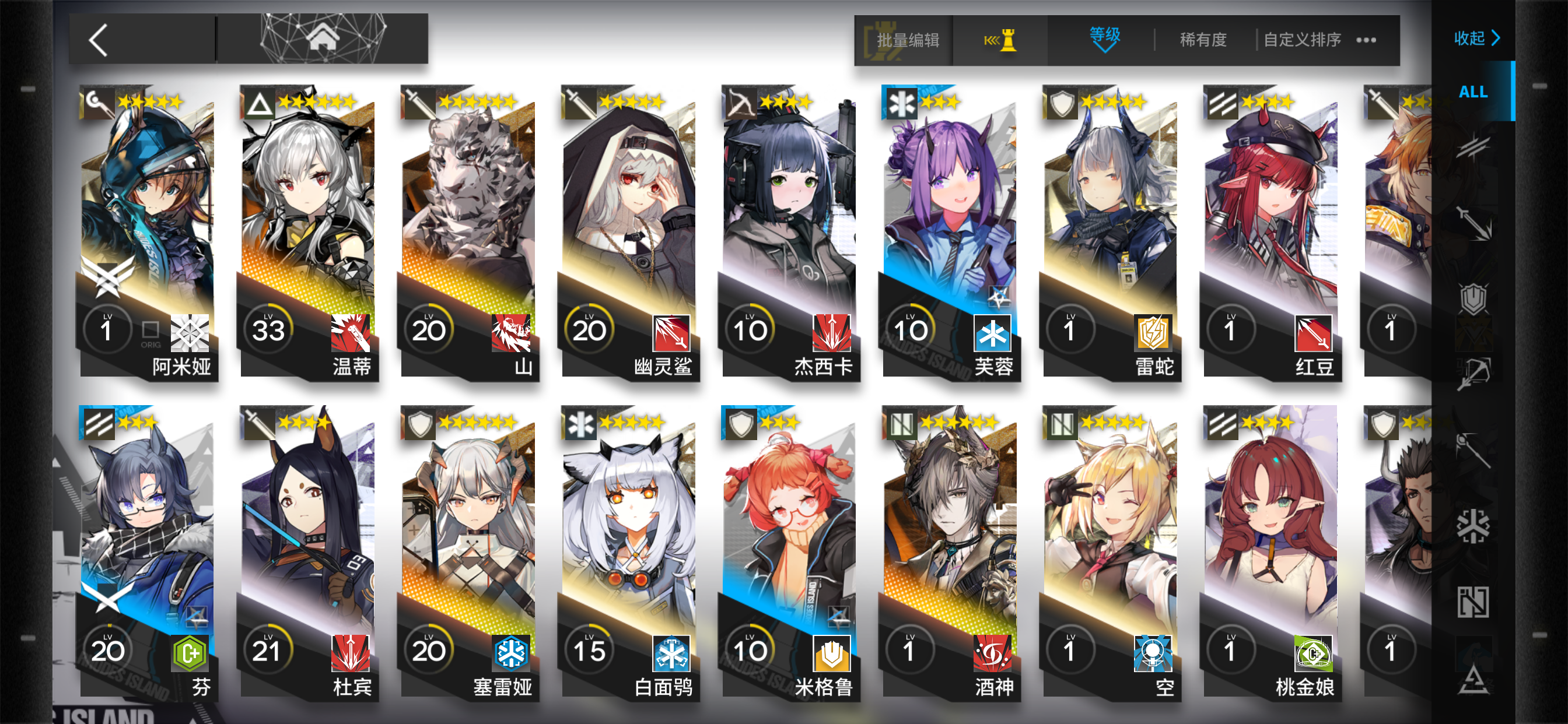The image size is (1568, 724).
Task: Collapse the filter panel via 收起
Action: point(1475,38)
